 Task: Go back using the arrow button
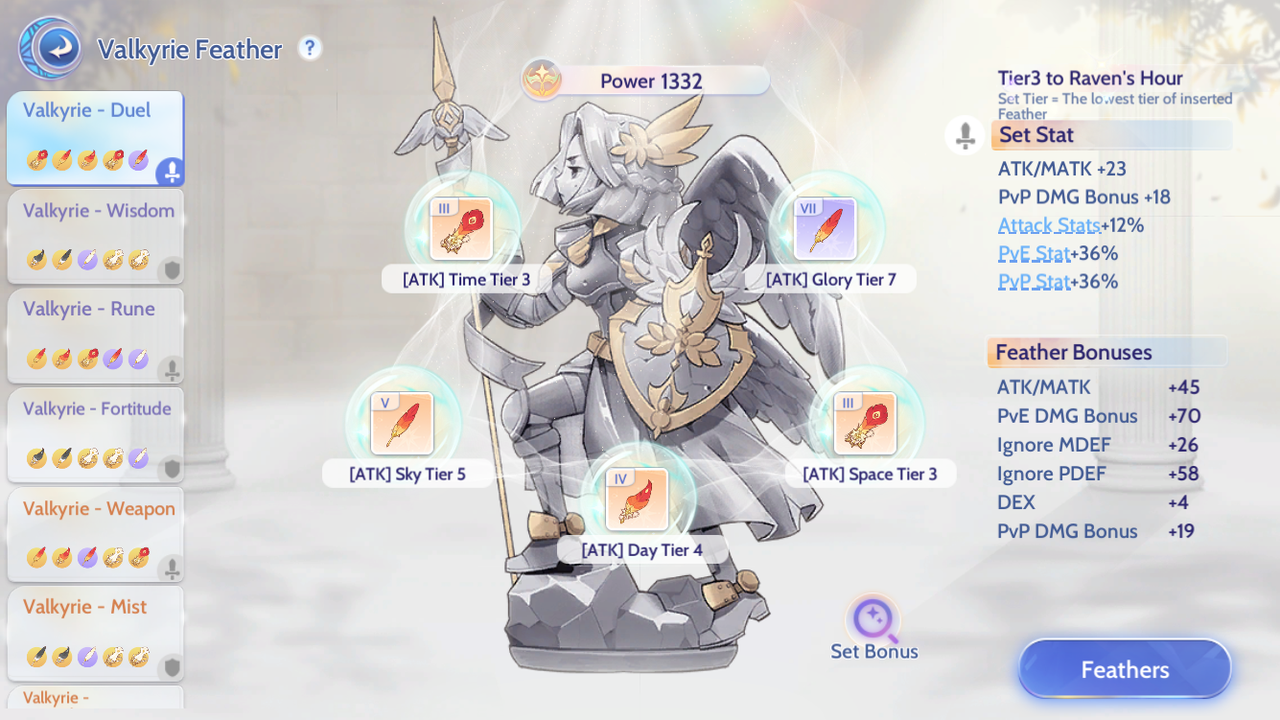coord(51,48)
